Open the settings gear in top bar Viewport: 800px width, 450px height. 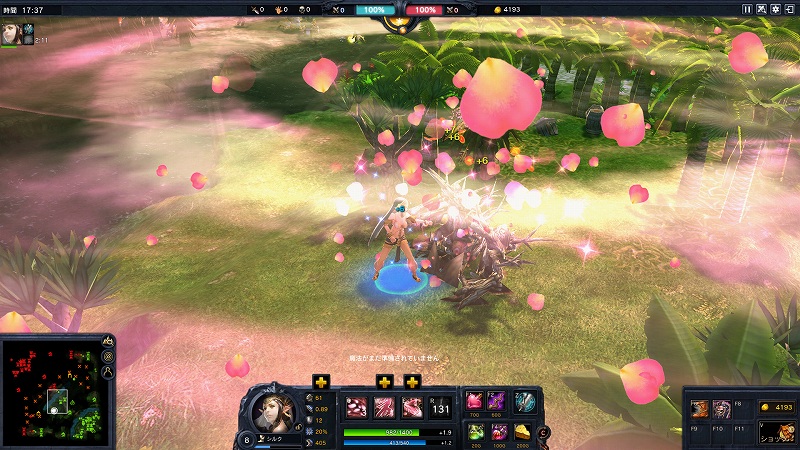click(775, 9)
